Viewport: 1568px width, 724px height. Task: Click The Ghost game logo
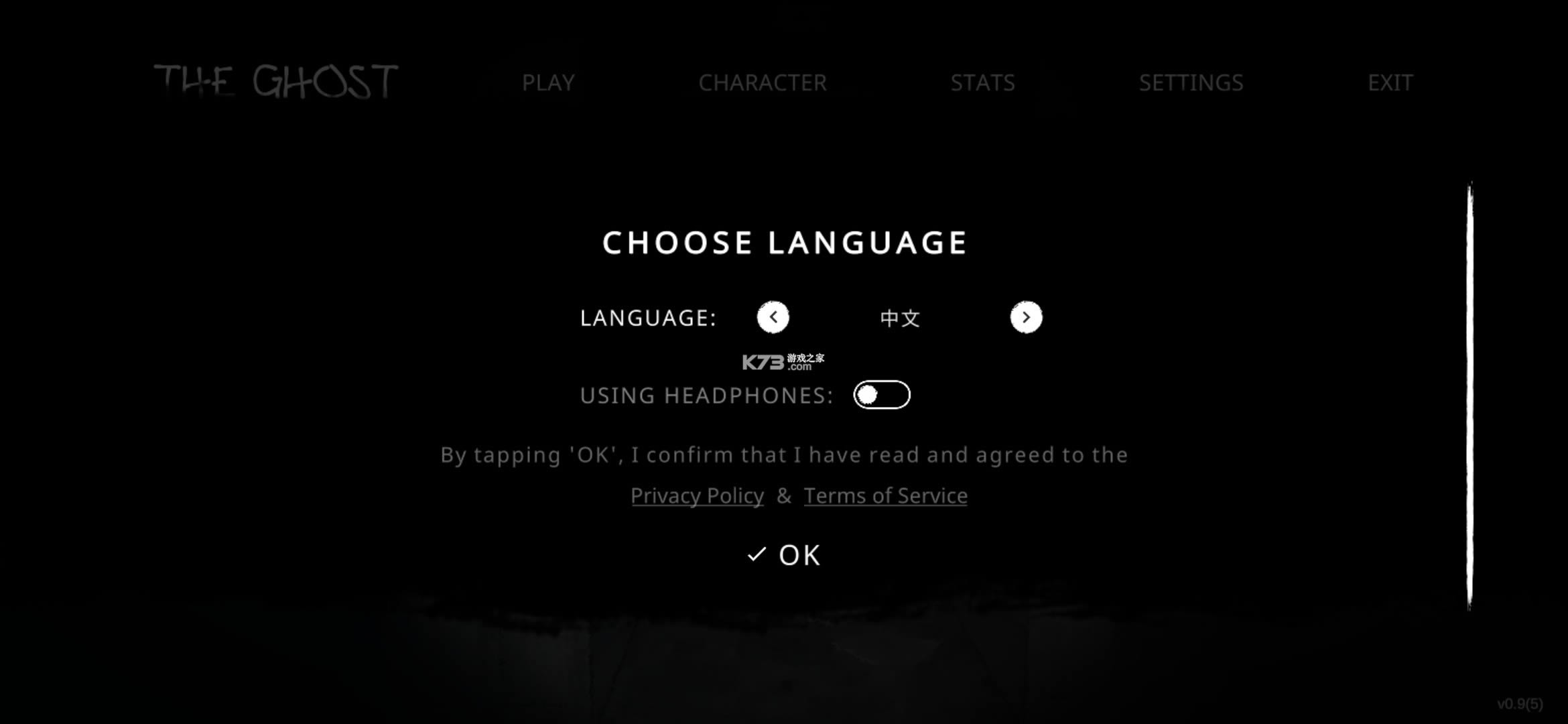pyautogui.click(x=275, y=80)
